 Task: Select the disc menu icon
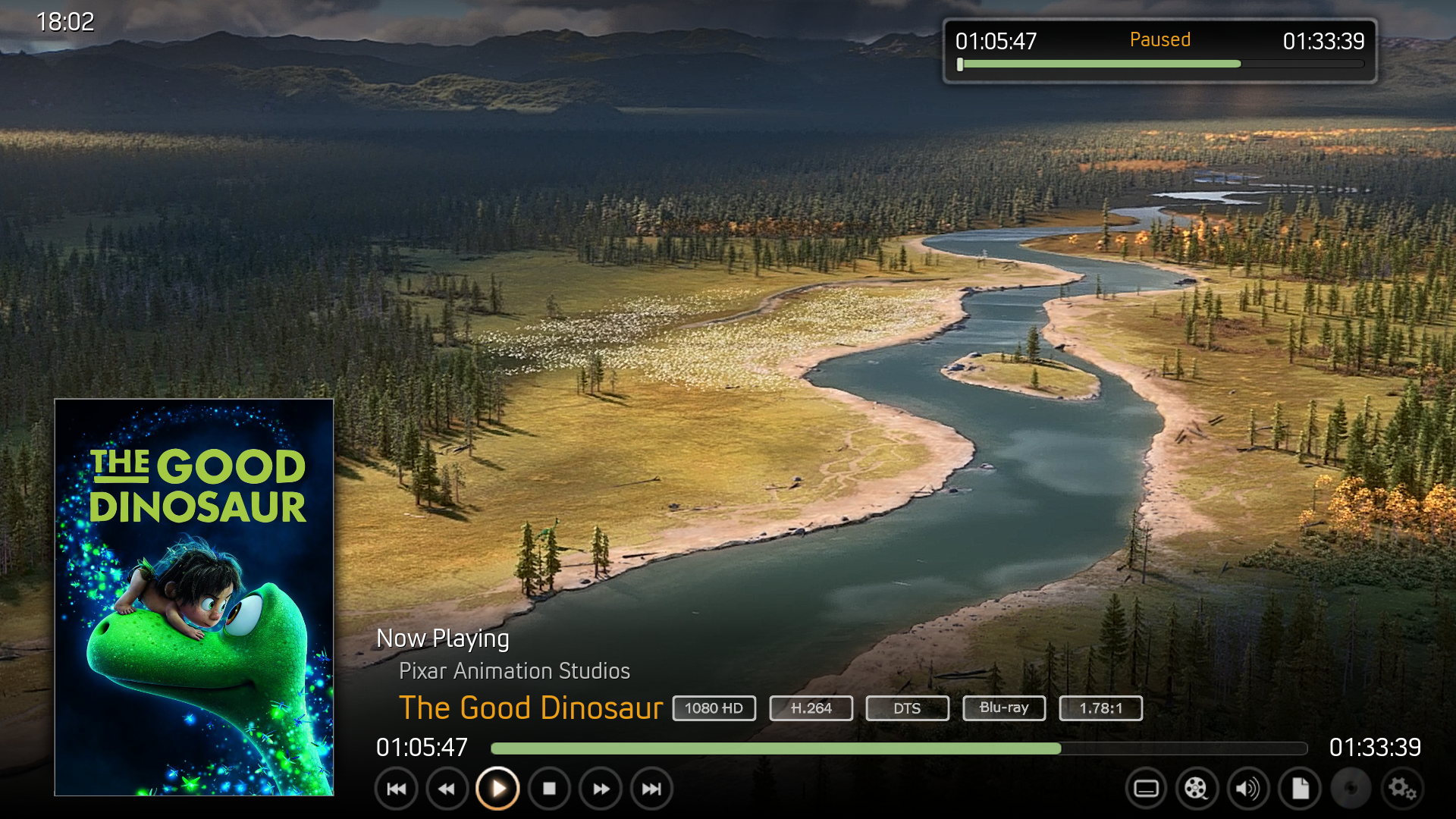pyautogui.click(x=1351, y=789)
